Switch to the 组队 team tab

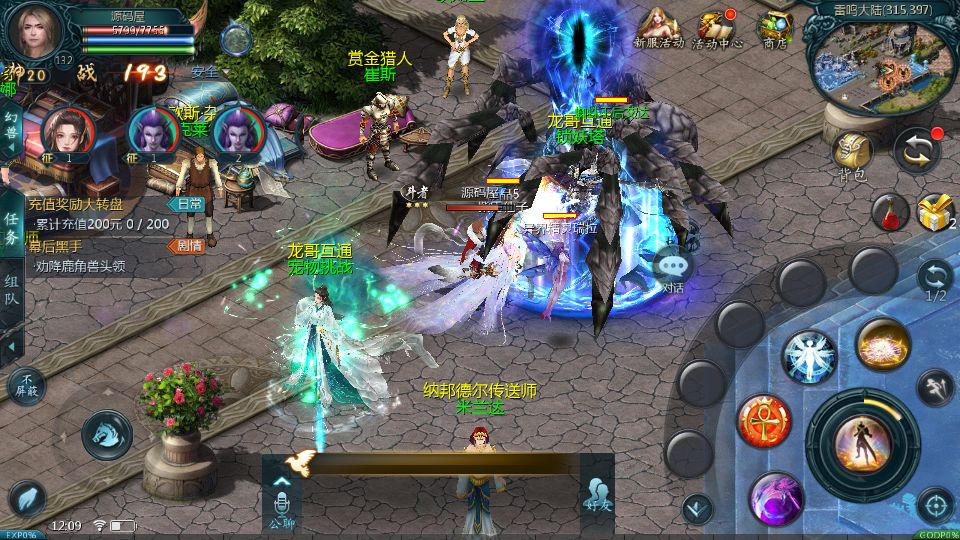11,291
